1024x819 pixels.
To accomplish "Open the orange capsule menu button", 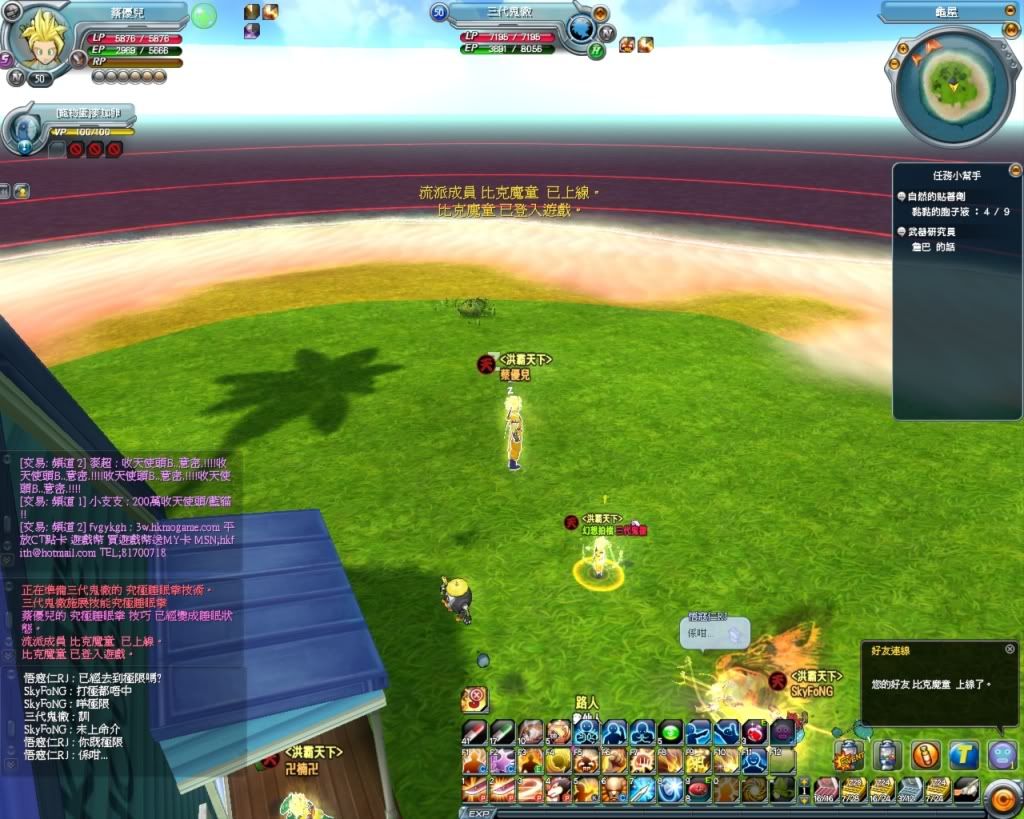I will click(926, 754).
